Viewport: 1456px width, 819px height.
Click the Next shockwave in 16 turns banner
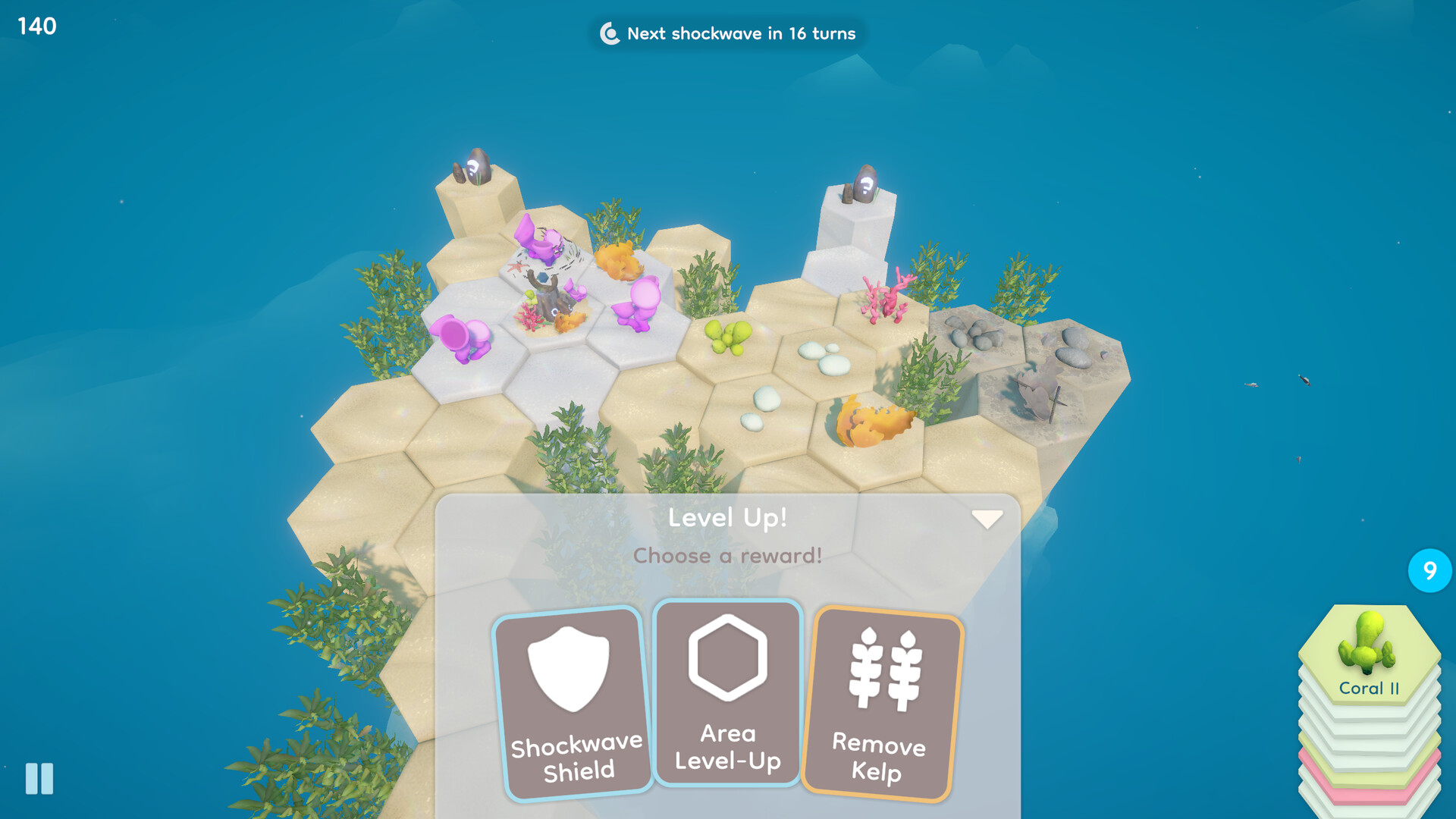[728, 33]
